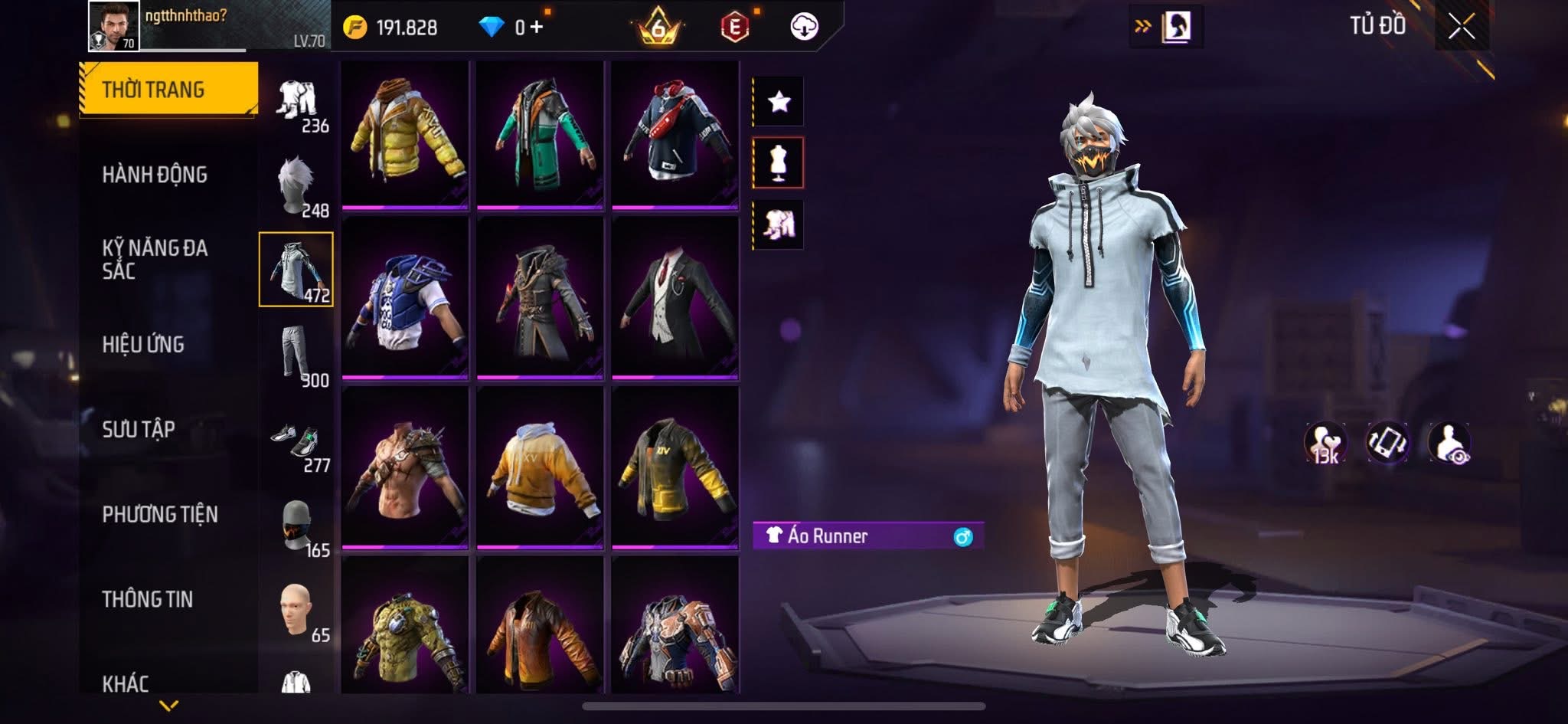Toggle the favorites star filter

tap(779, 102)
